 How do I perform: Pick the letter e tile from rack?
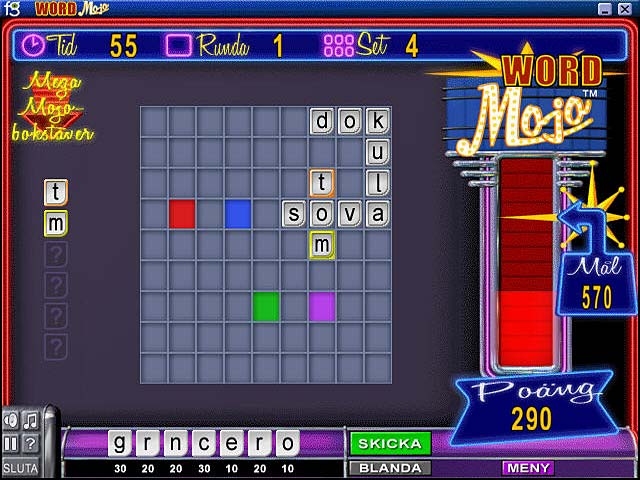(232, 443)
